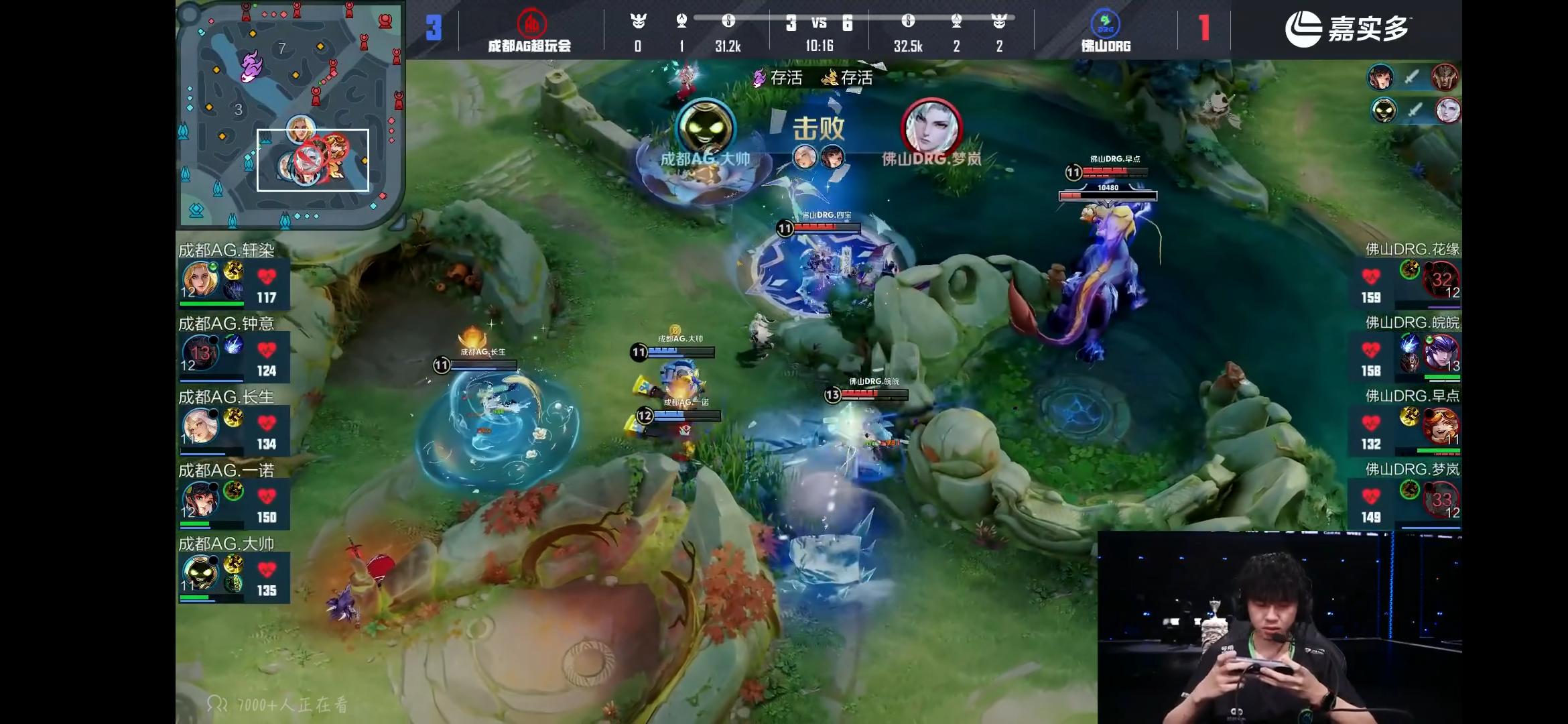
Task: Select player 成都AG.轩染 hero portrait
Action: click(200, 280)
